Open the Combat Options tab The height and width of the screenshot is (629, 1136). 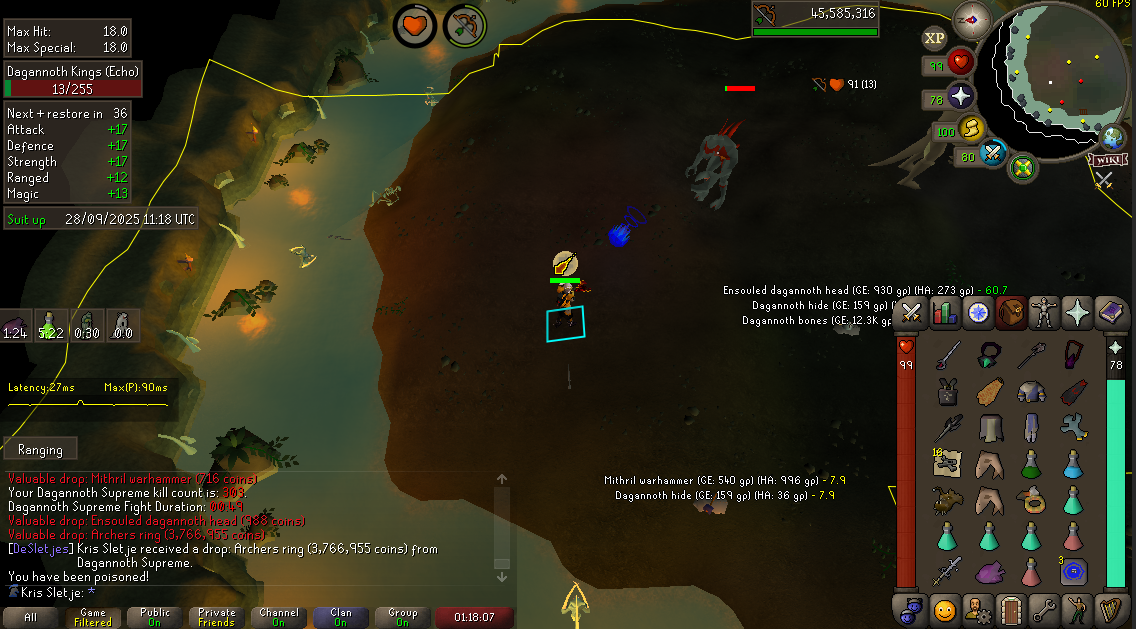tap(911, 313)
